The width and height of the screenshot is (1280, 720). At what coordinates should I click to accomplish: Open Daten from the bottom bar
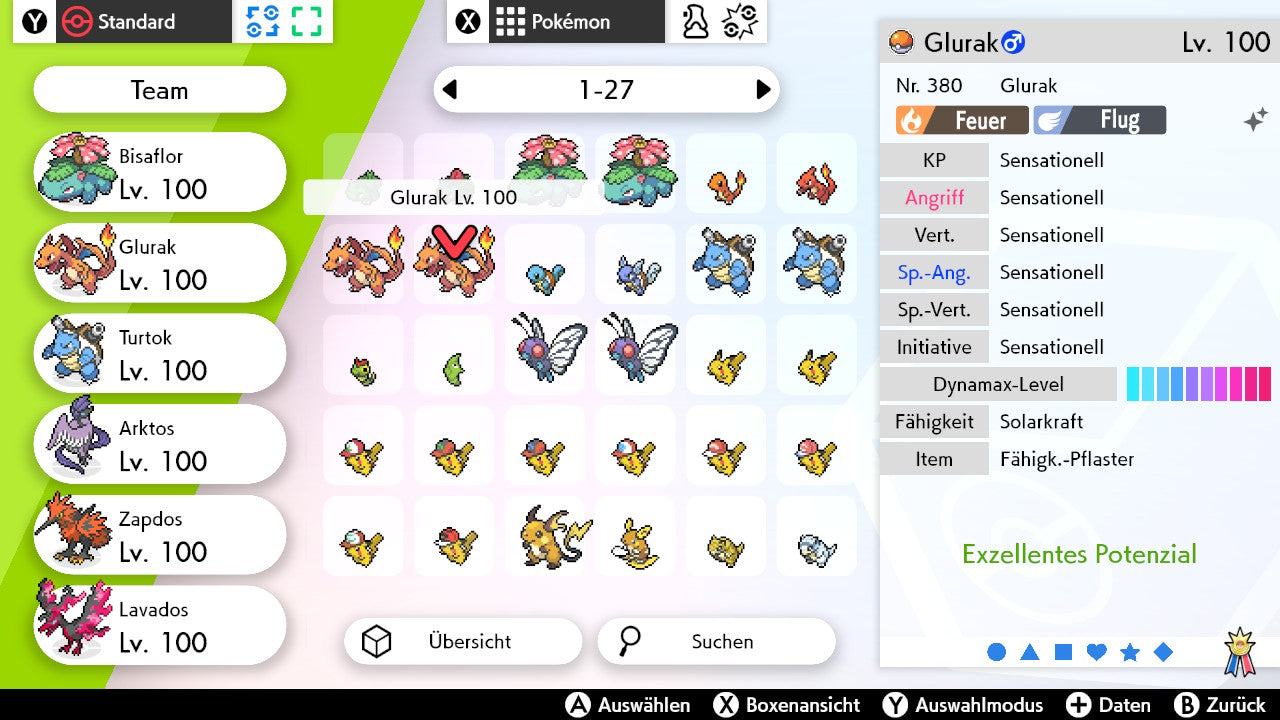coord(1109,705)
